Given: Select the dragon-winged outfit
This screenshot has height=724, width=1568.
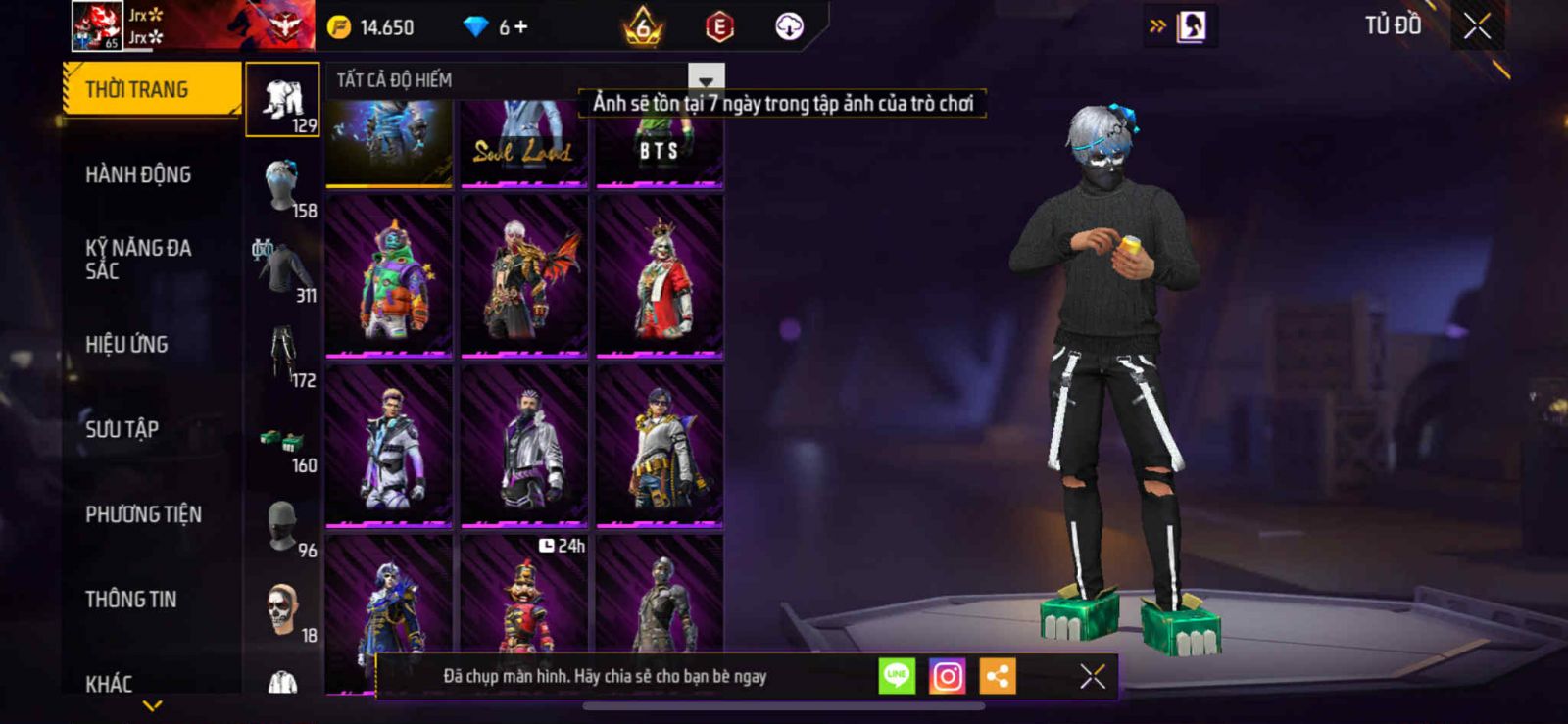Looking at the screenshot, I should tap(524, 276).
